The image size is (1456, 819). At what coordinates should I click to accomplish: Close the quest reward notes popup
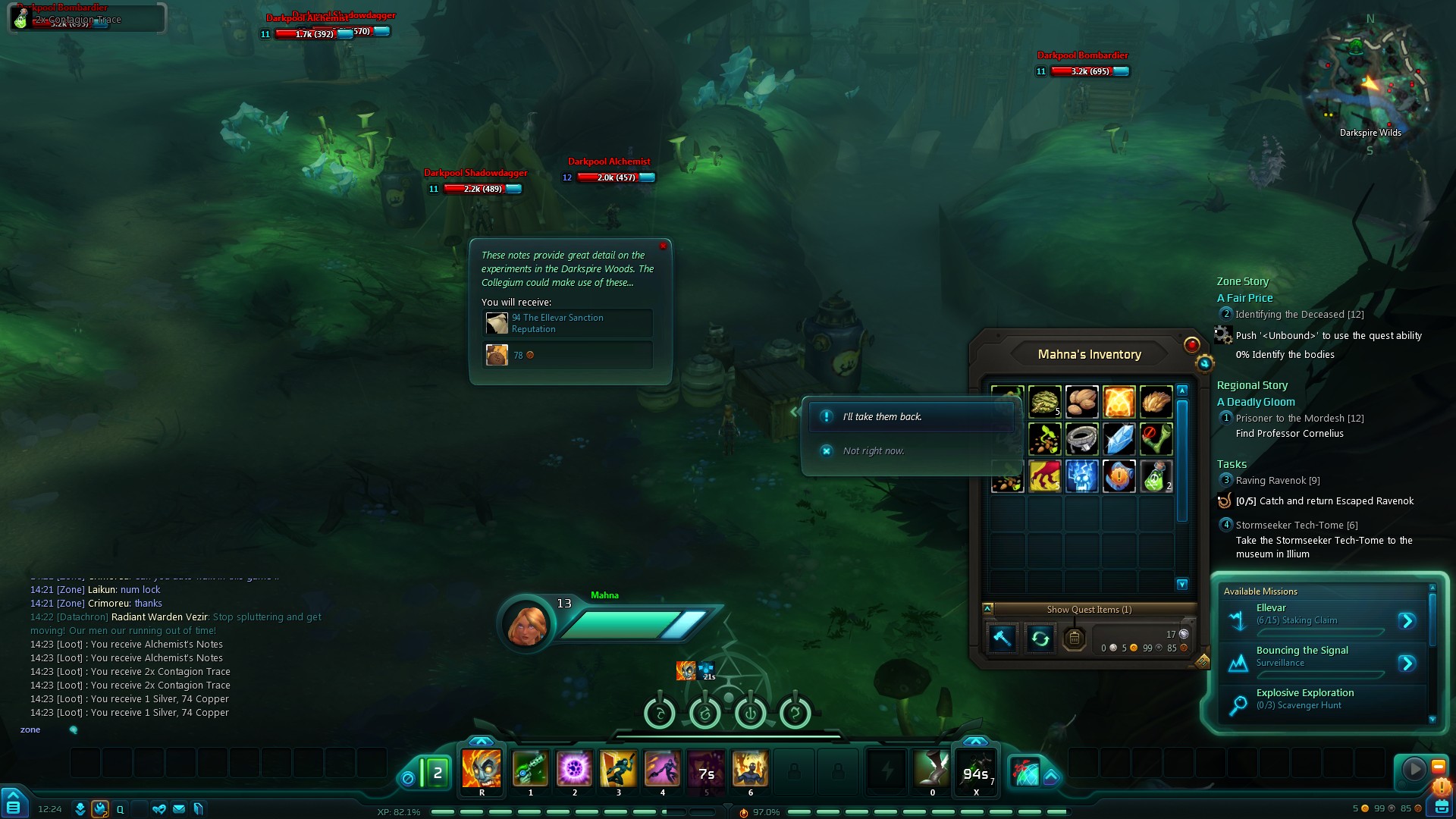[x=663, y=246]
